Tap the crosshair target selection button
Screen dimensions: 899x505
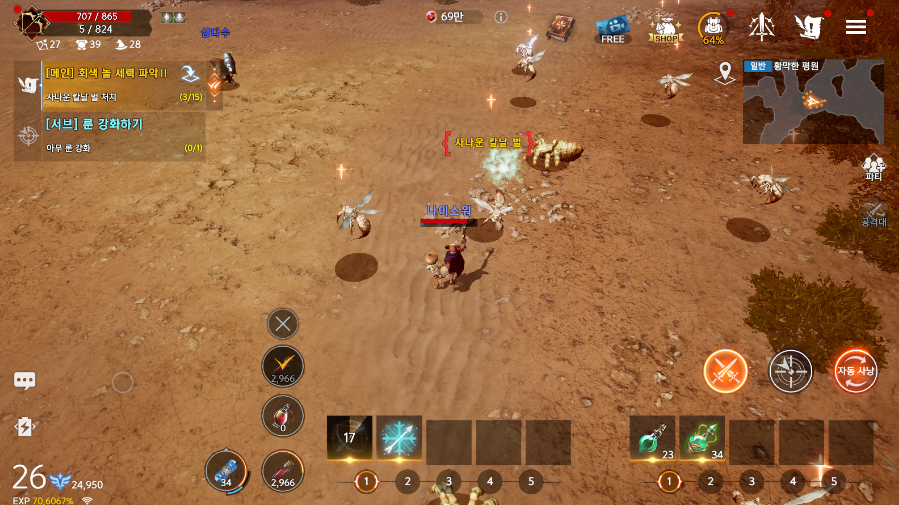(x=790, y=371)
